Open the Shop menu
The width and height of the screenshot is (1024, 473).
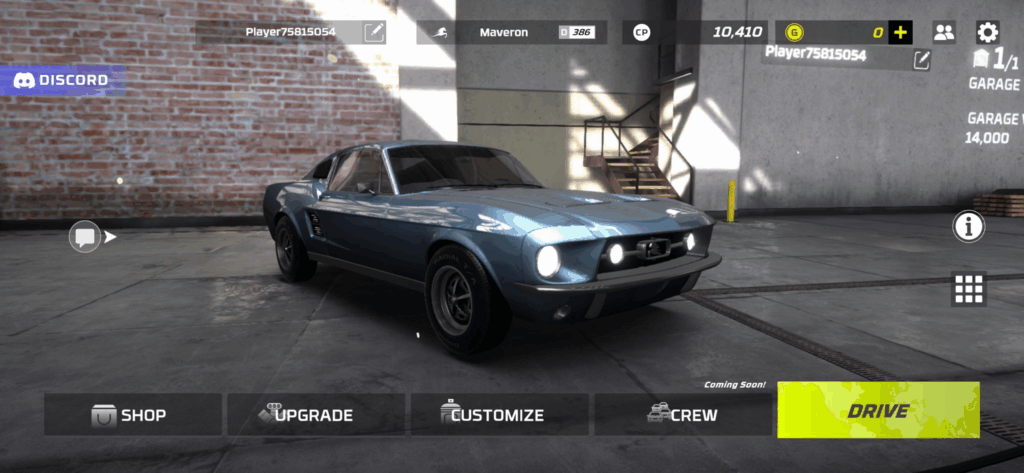[x=133, y=414]
